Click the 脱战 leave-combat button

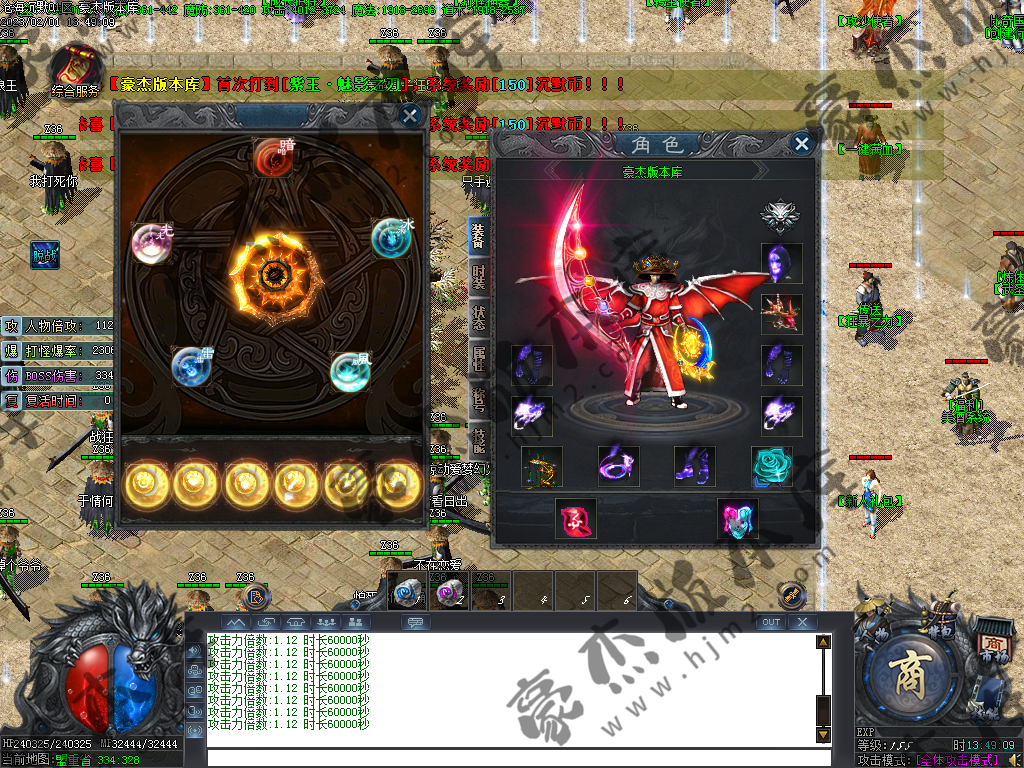pos(44,255)
